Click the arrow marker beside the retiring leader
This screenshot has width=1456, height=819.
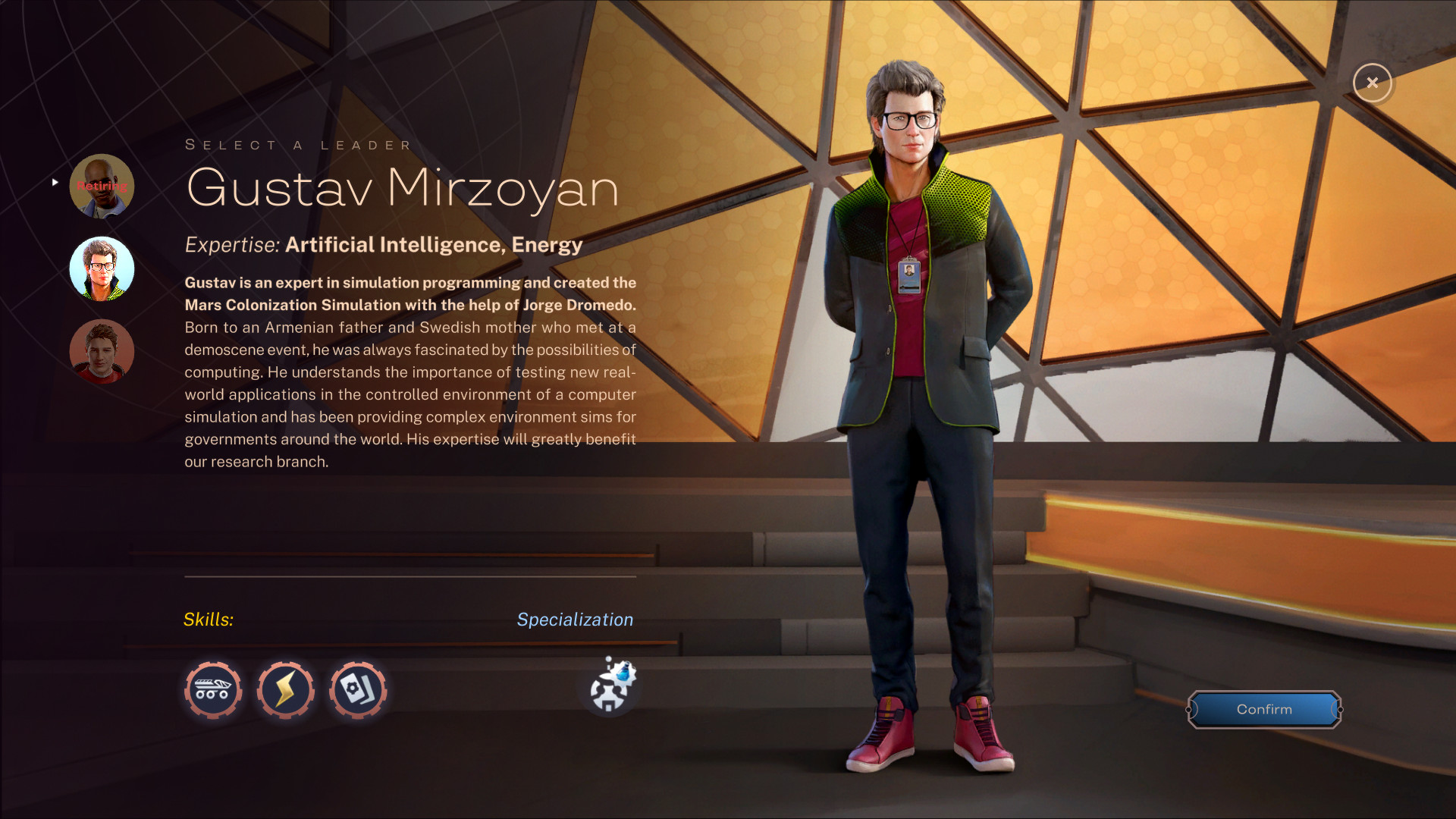55,181
